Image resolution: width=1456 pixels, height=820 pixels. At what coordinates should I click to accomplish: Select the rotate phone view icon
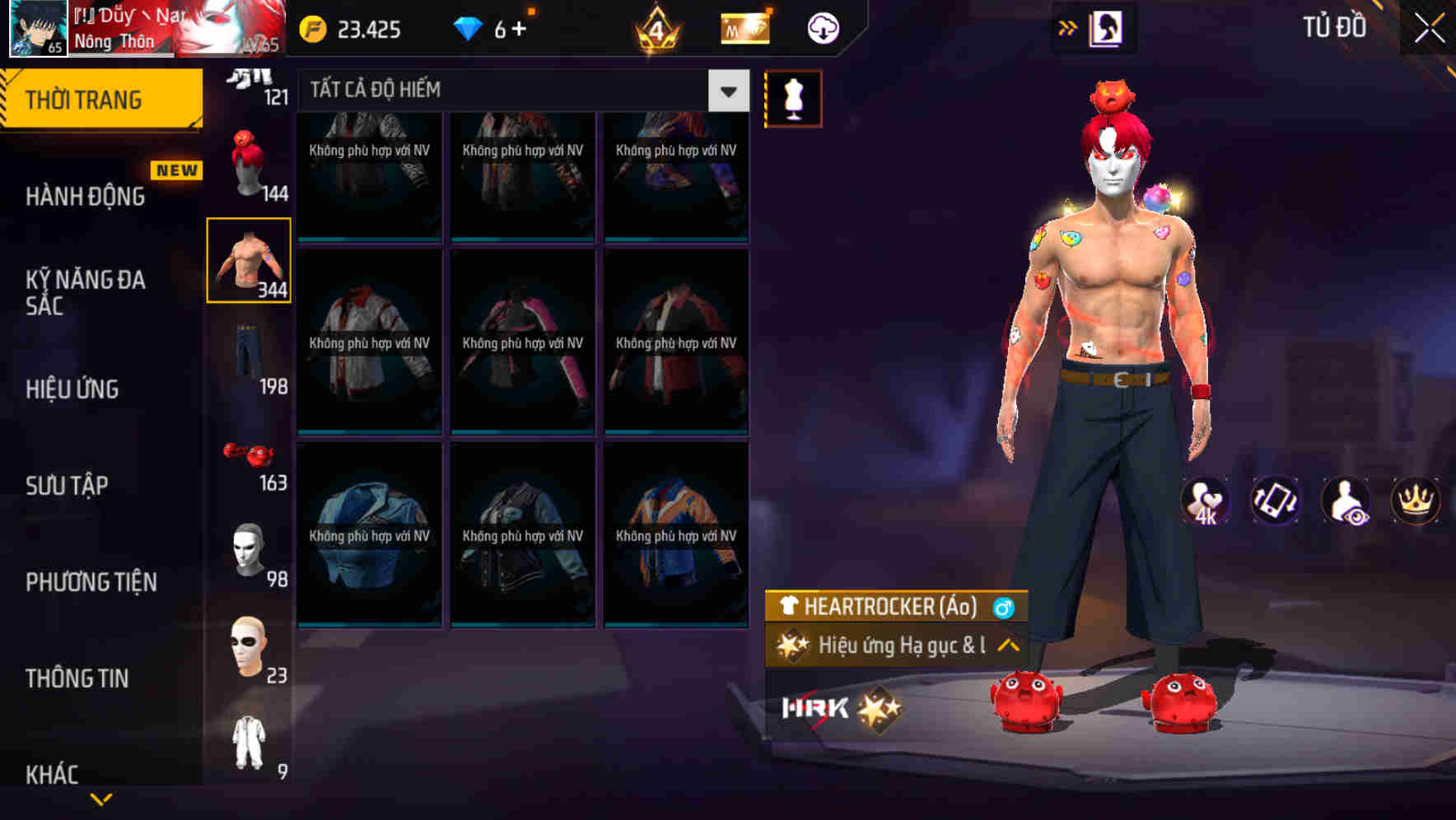[x=1274, y=501]
